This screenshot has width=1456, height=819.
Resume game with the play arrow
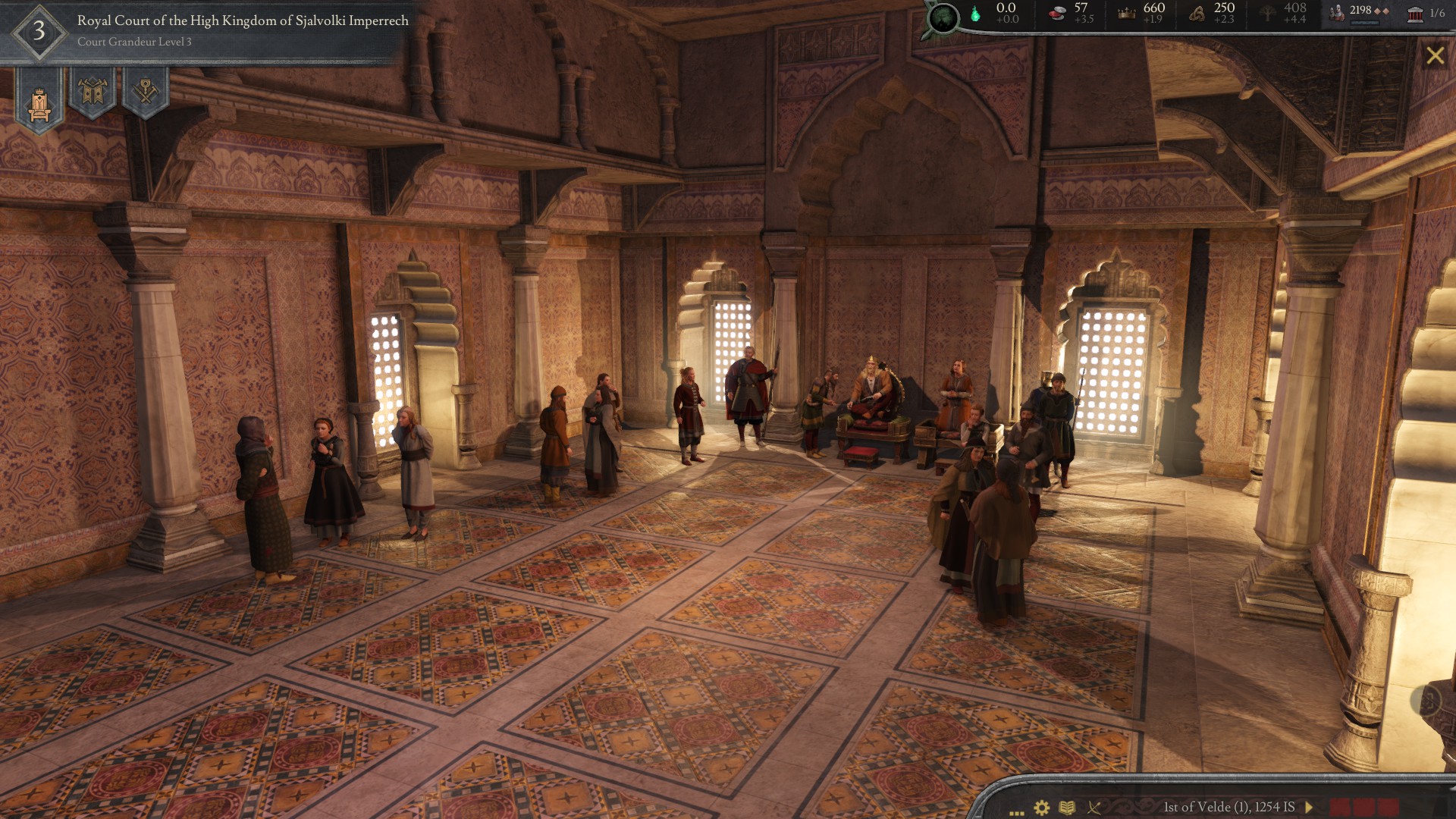(x=1309, y=807)
